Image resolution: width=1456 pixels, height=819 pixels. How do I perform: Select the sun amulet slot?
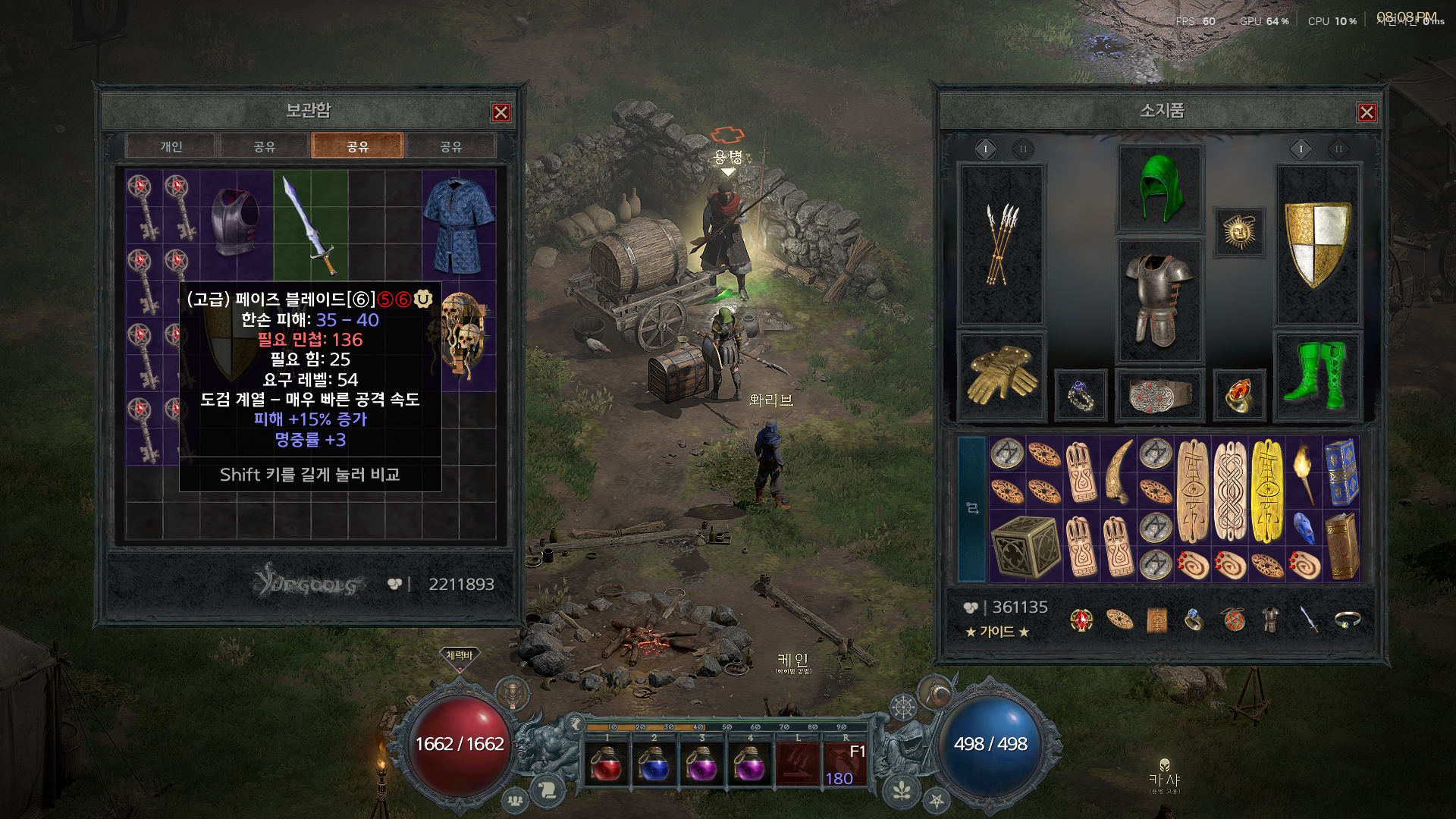1239,232
